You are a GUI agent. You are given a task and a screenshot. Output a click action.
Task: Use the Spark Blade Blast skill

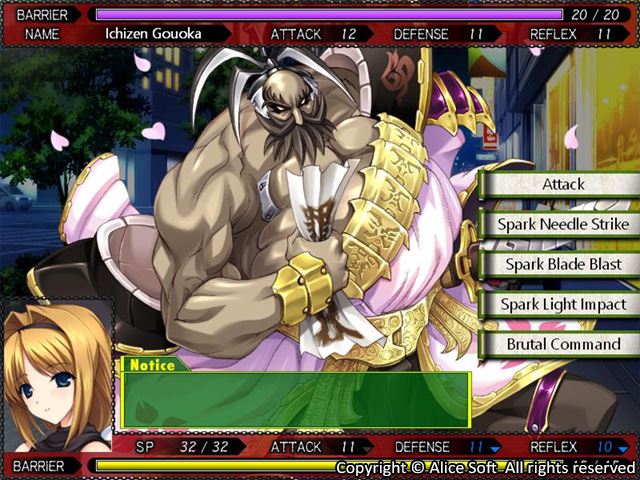(x=563, y=265)
